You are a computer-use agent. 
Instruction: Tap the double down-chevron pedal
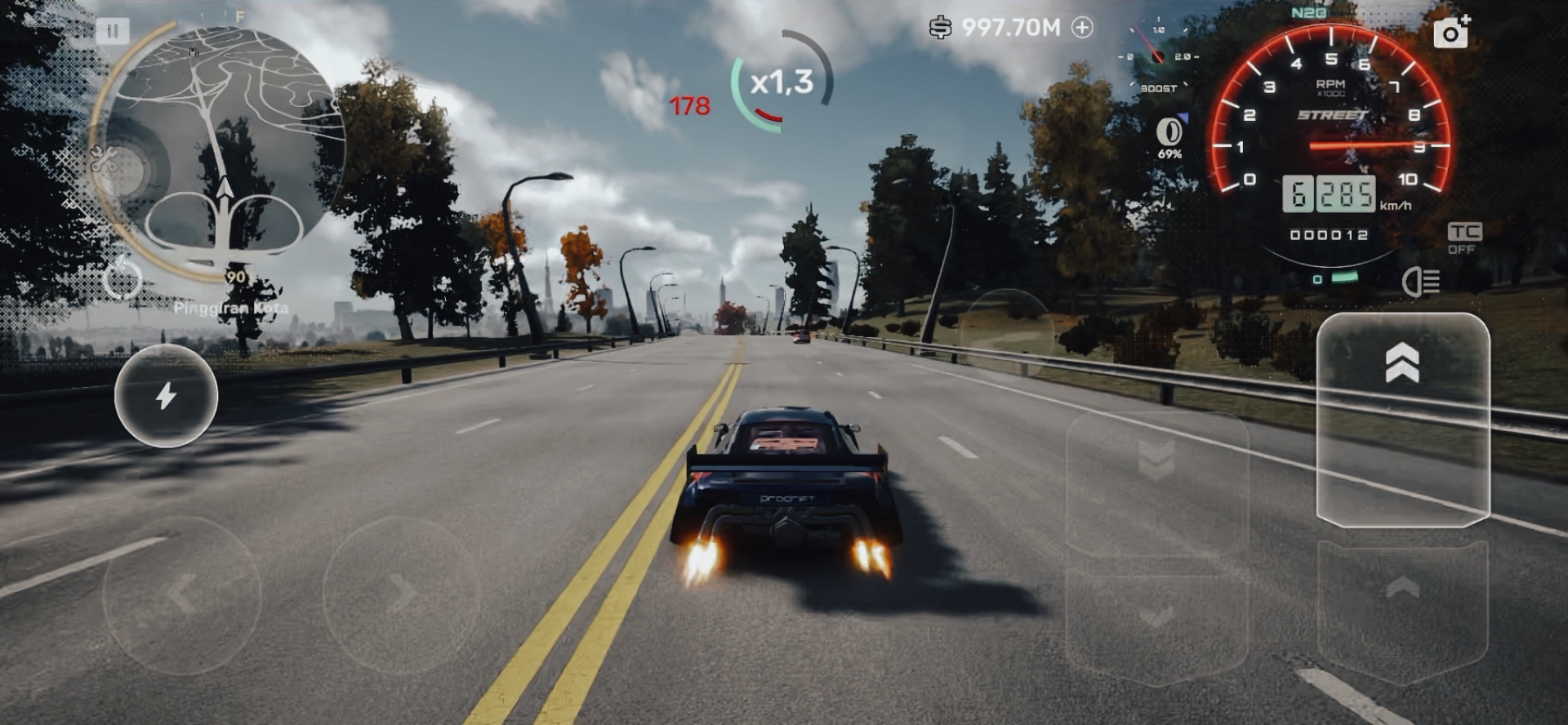pos(1156,485)
